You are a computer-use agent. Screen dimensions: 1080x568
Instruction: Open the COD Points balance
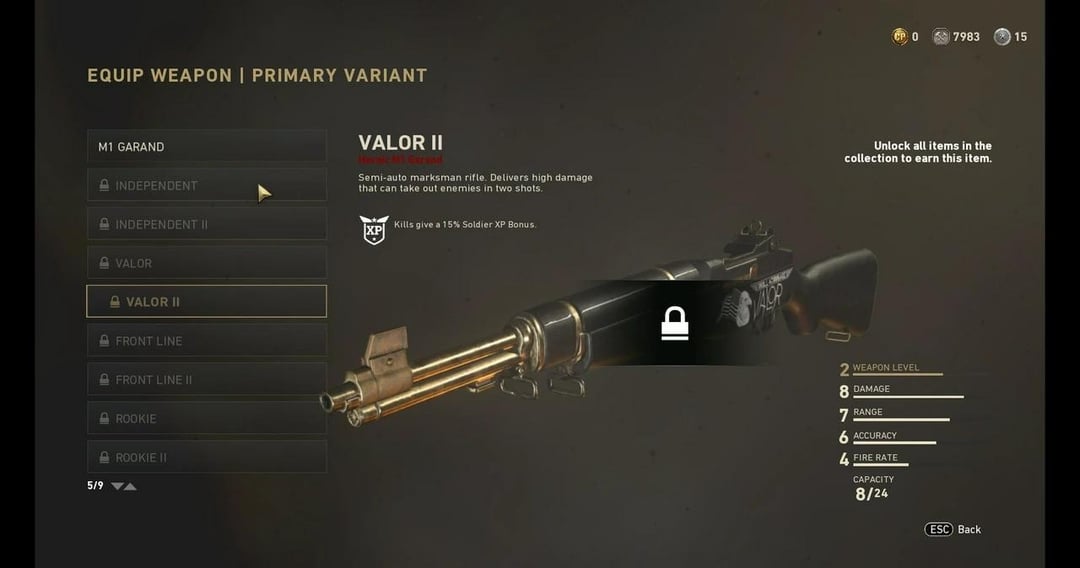[904, 37]
